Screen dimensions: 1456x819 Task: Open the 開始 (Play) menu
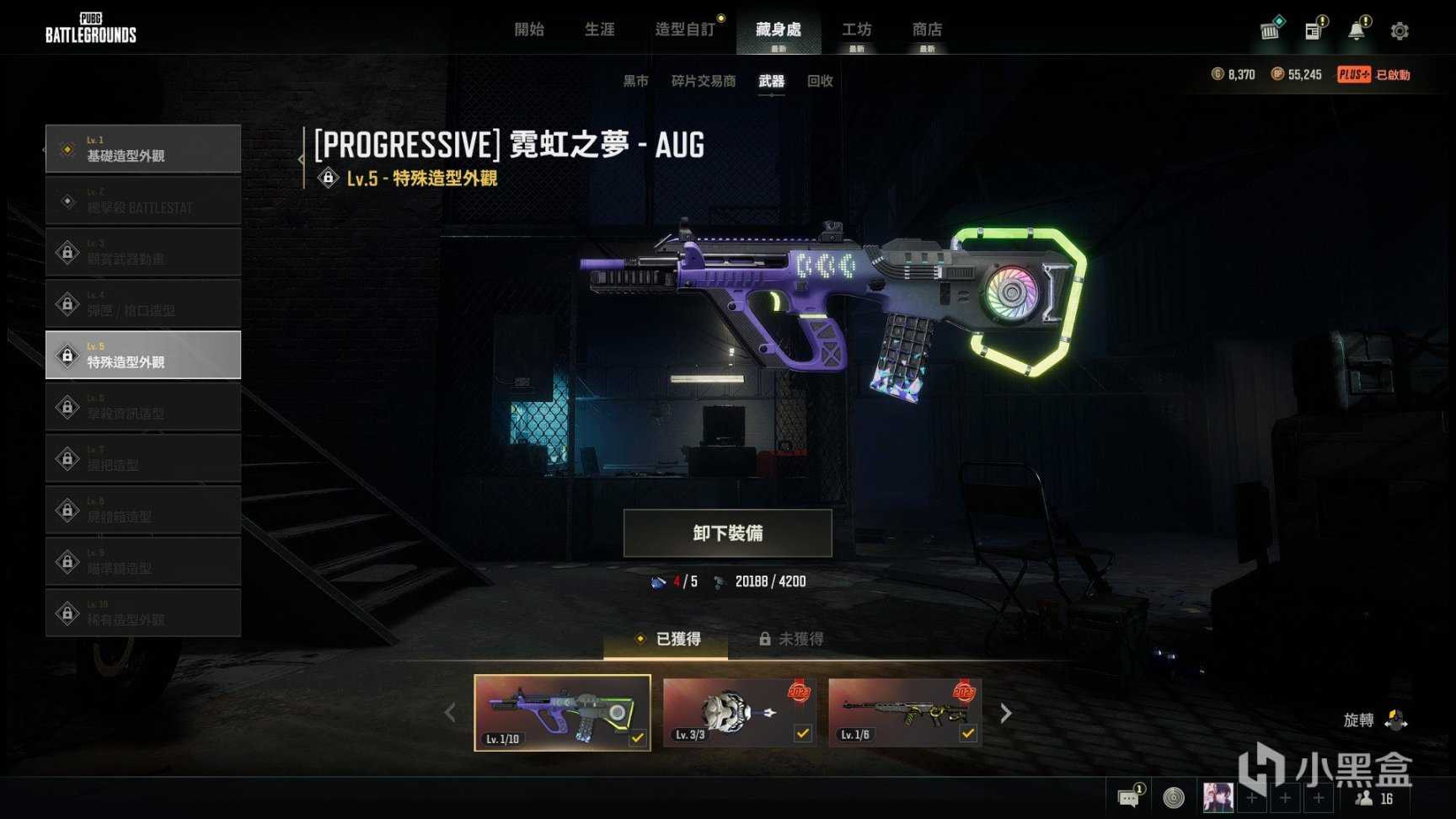[x=528, y=29]
